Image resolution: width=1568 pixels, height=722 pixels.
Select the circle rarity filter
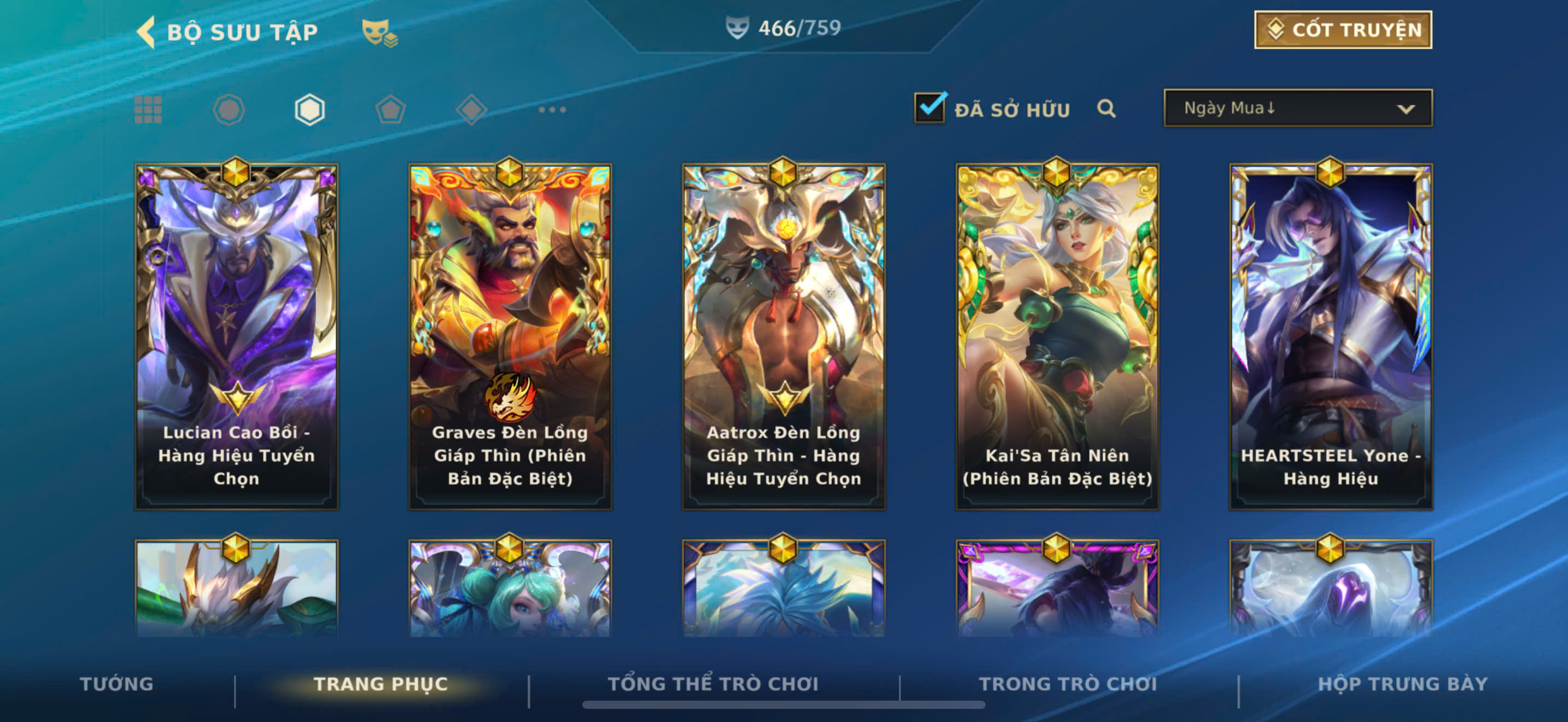coord(229,110)
